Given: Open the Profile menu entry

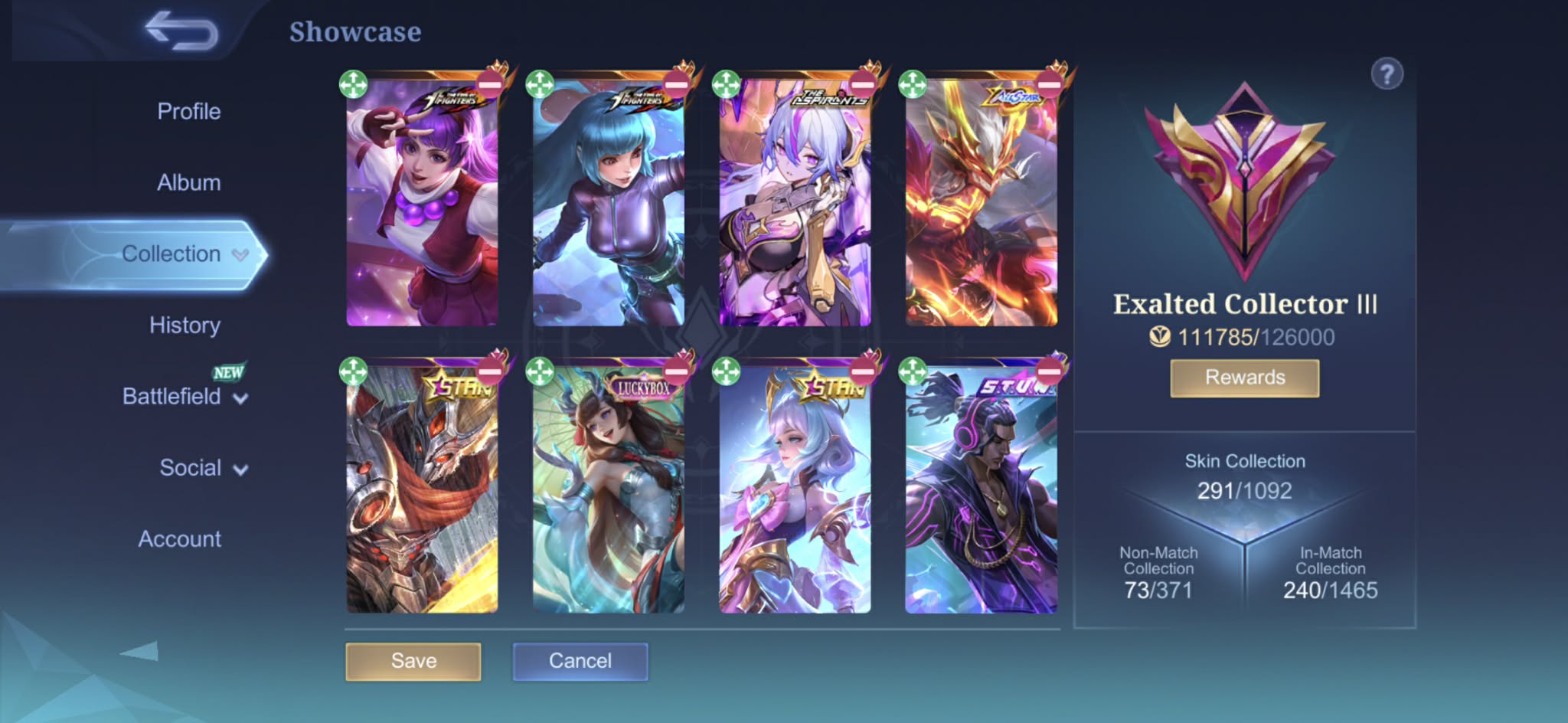Looking at the screenshot, I should (188, 112).
